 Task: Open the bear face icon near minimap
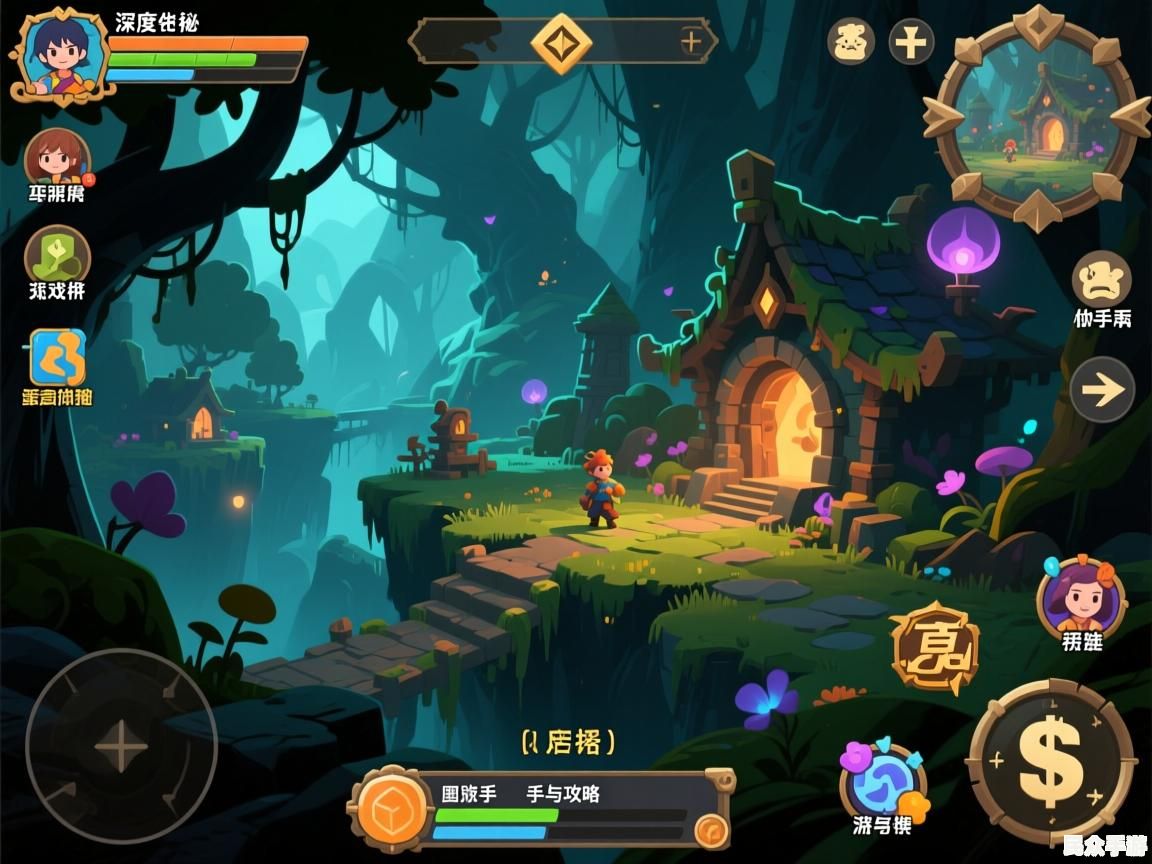point(851,42)
